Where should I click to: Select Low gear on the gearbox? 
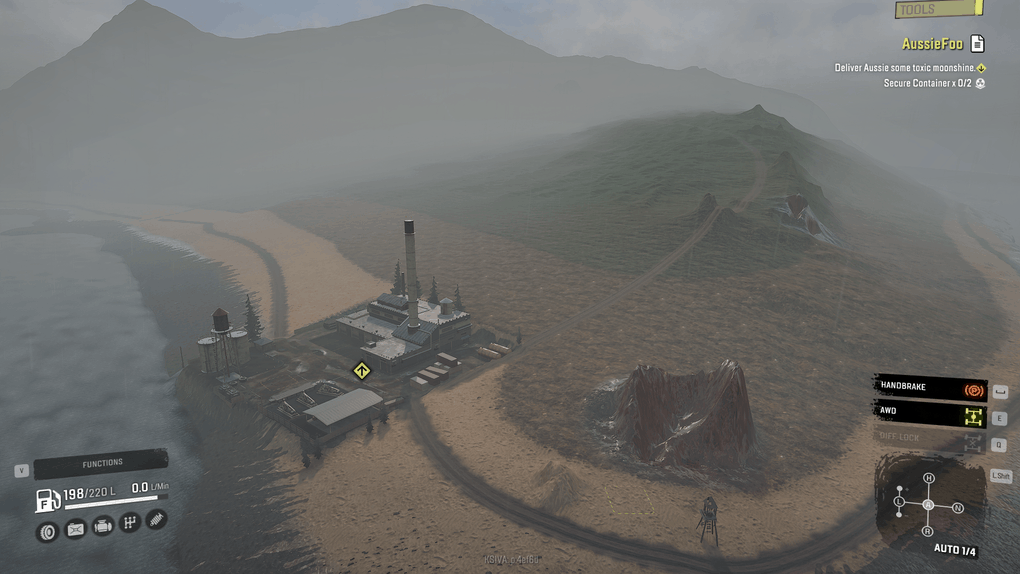click(x=899, y=500)
